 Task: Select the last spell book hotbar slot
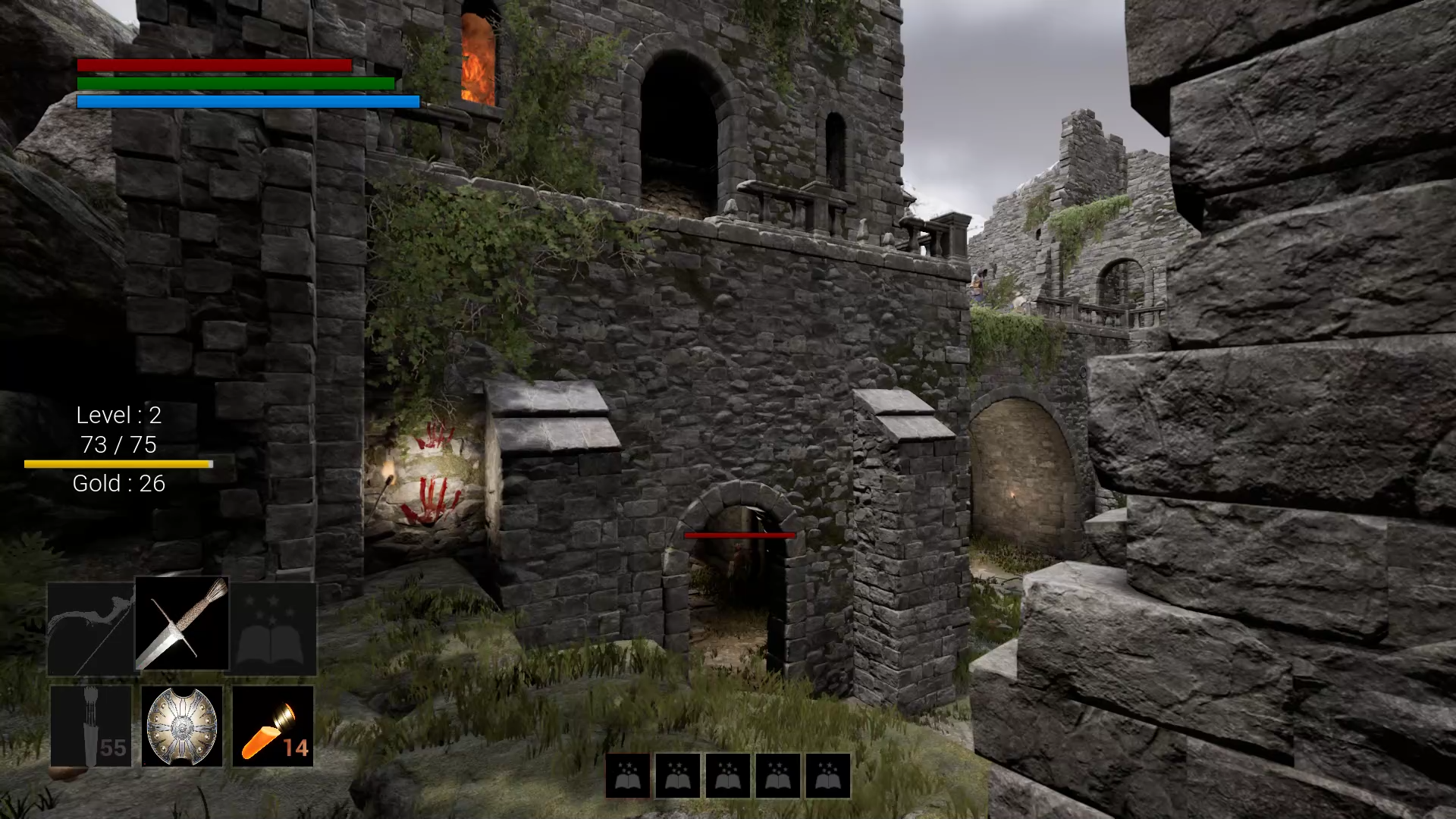coord(827,776)
